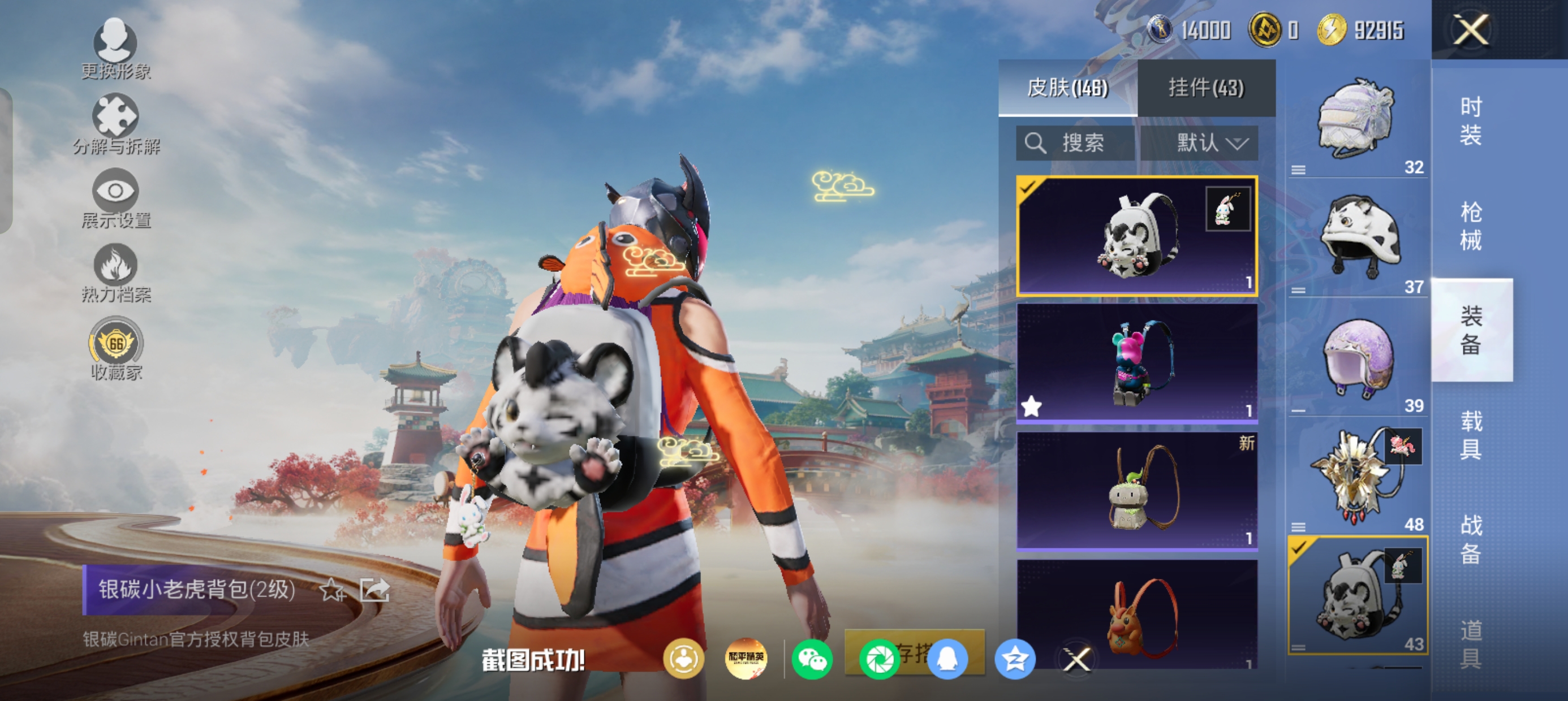Favorite the backpack with the star icon
Viewport: 1568px width, 701px height.
click(333, 590)
